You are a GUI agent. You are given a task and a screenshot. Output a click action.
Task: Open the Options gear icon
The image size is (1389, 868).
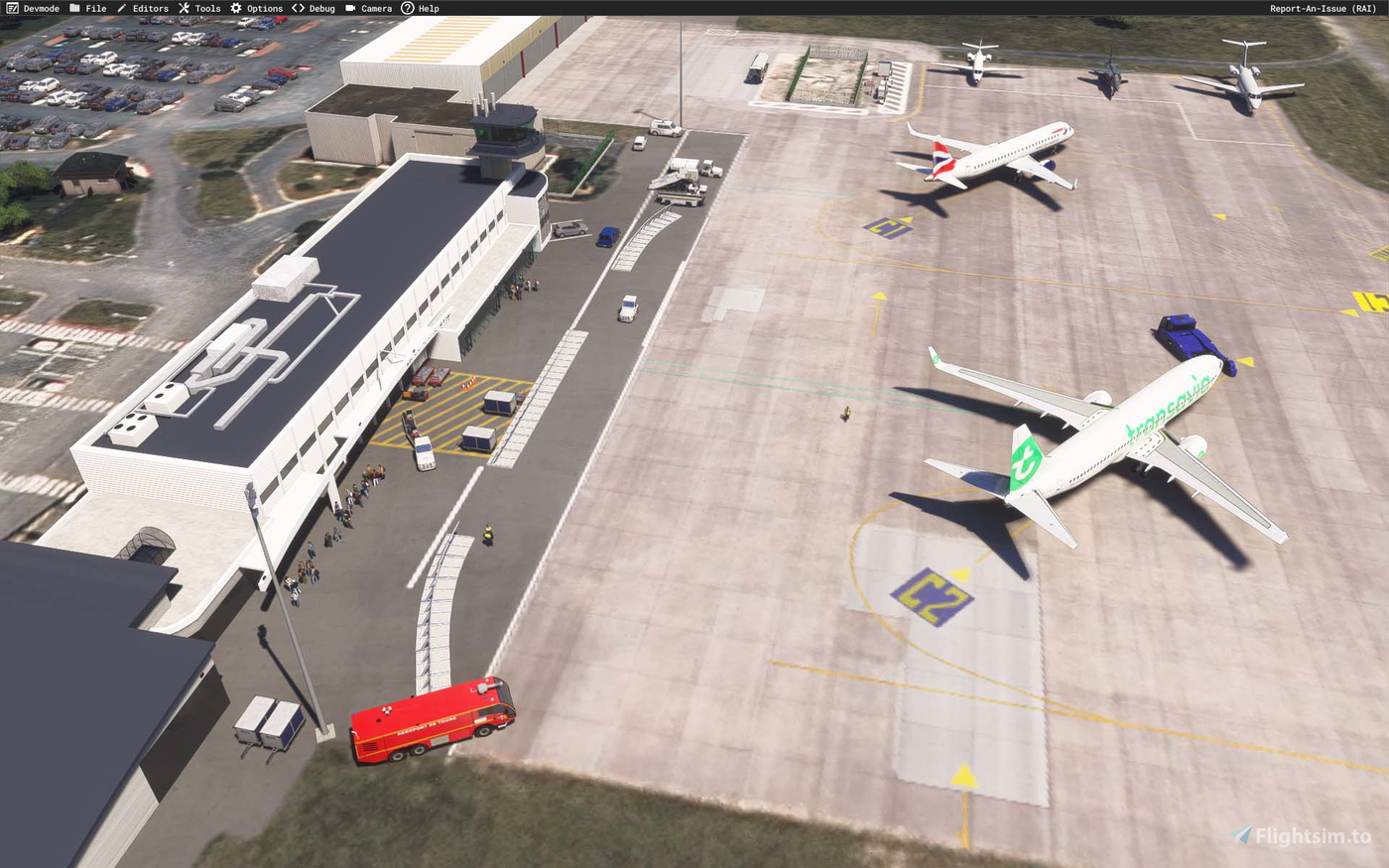[235, 8]
